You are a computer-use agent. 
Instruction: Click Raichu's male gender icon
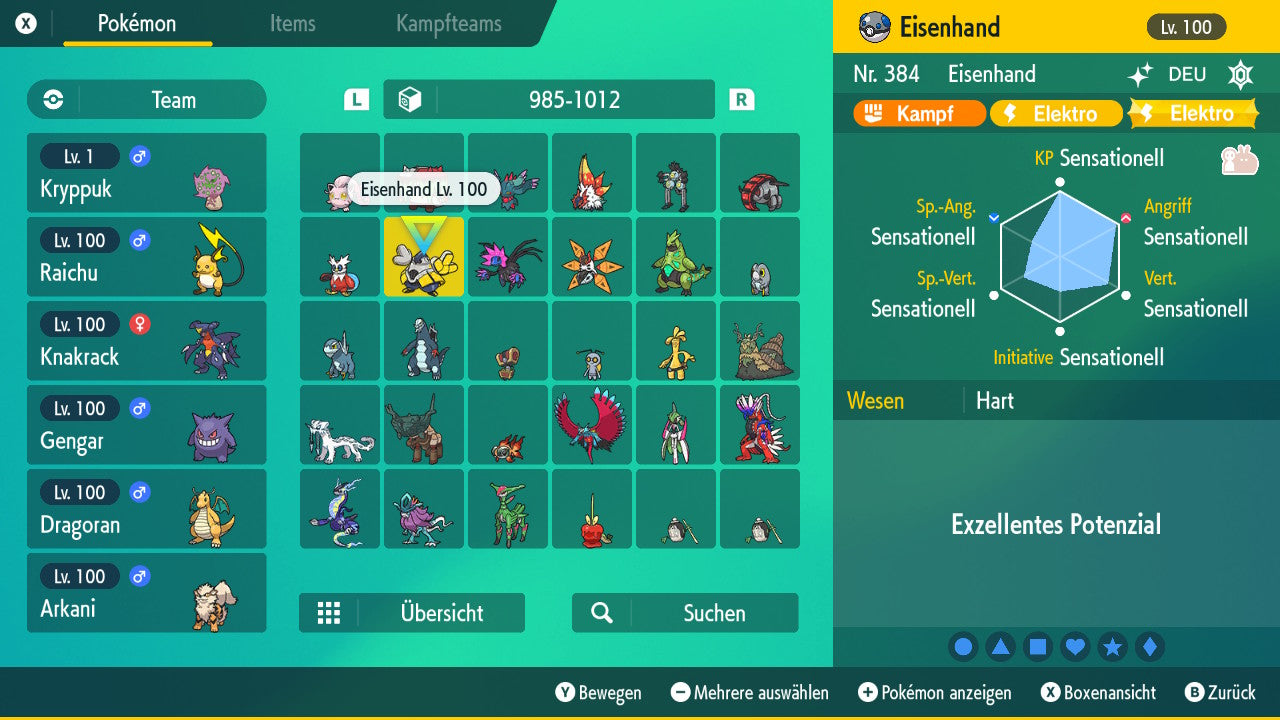(x=138, y=240)
